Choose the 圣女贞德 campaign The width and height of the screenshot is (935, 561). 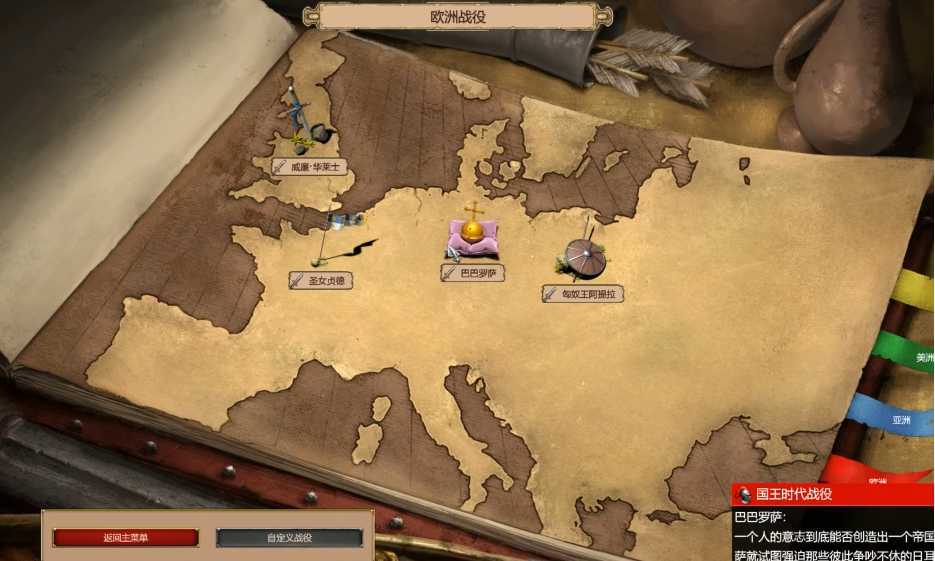click(321, 281)
